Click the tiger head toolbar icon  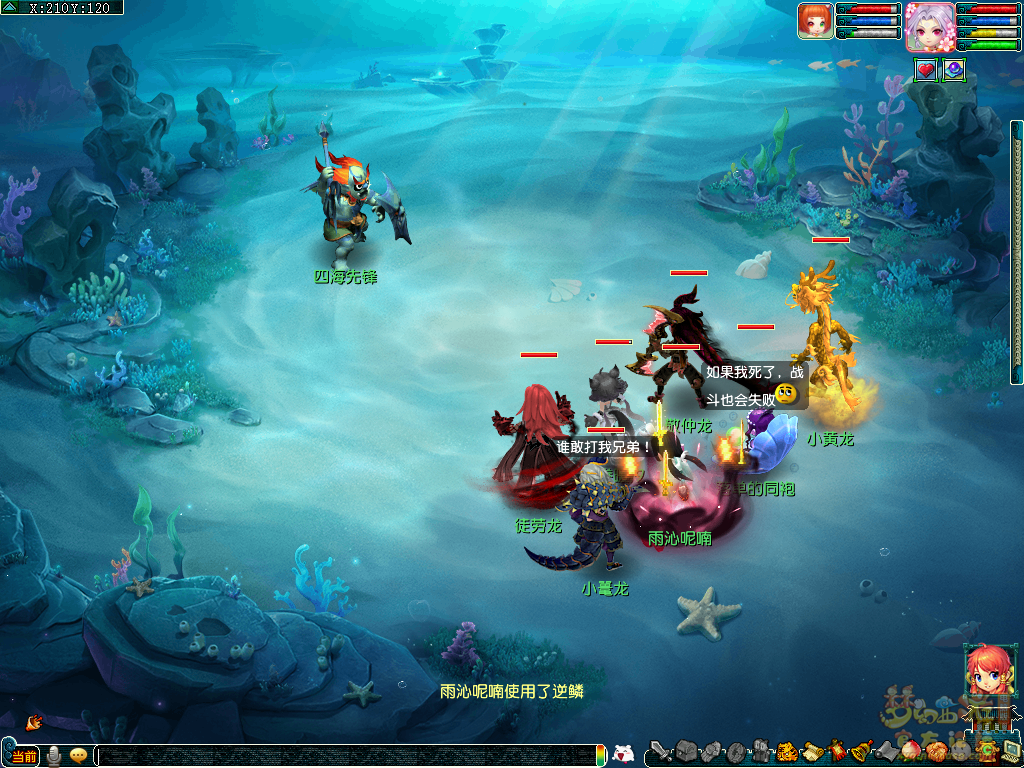786,751
